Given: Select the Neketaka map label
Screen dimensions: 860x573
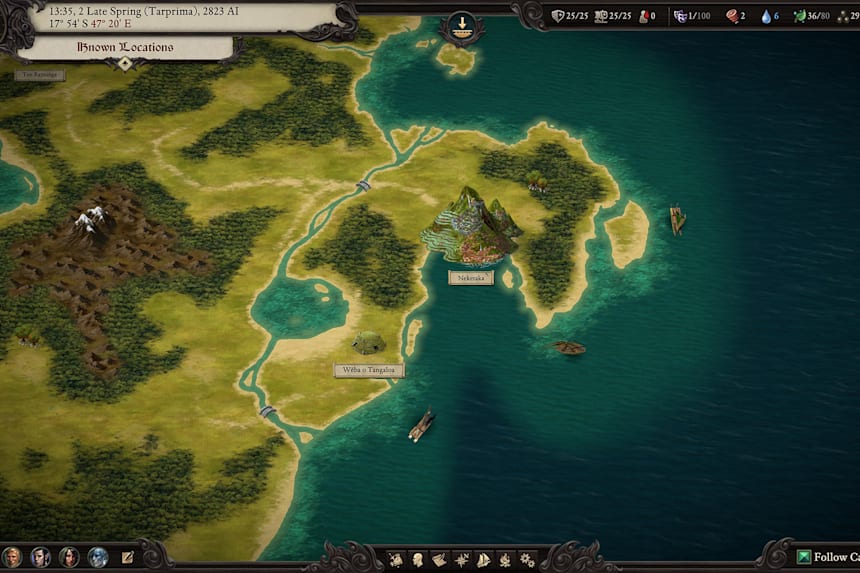Looking at the screenshot, I should pyautogui.click(x=471, y=277).
